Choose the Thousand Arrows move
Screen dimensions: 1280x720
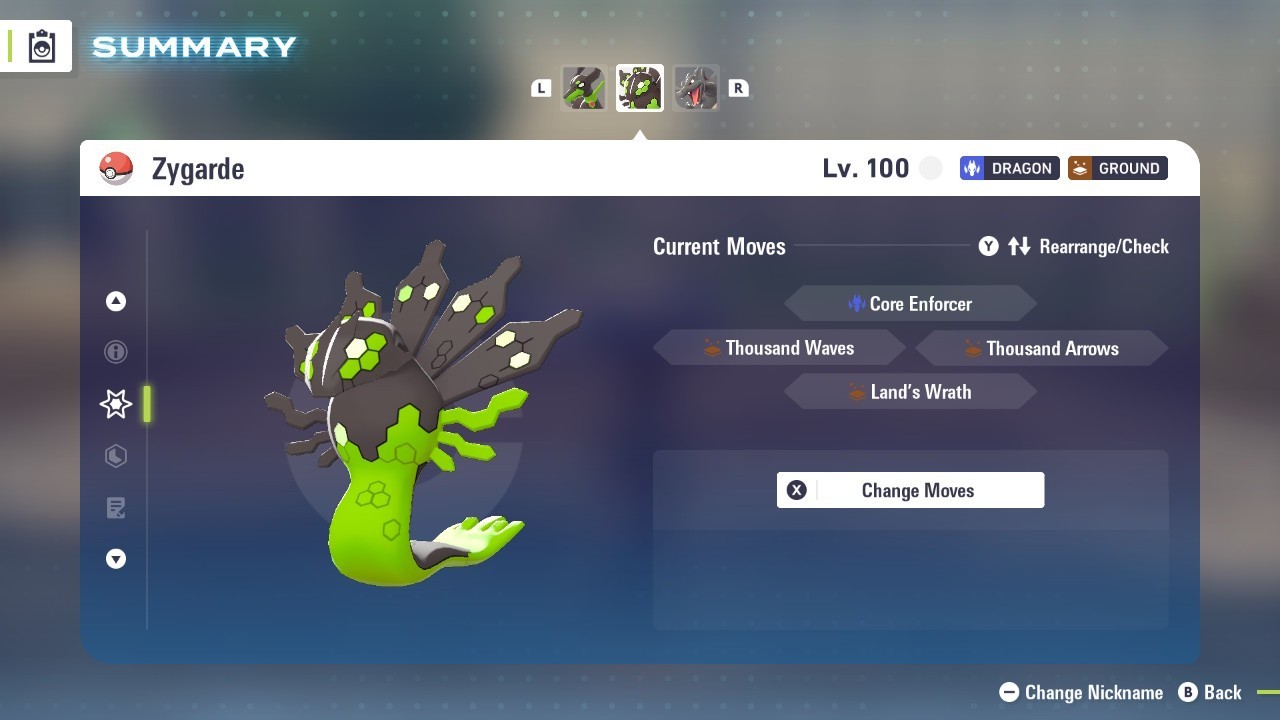pyautogui.click(x=1041, y=348)
